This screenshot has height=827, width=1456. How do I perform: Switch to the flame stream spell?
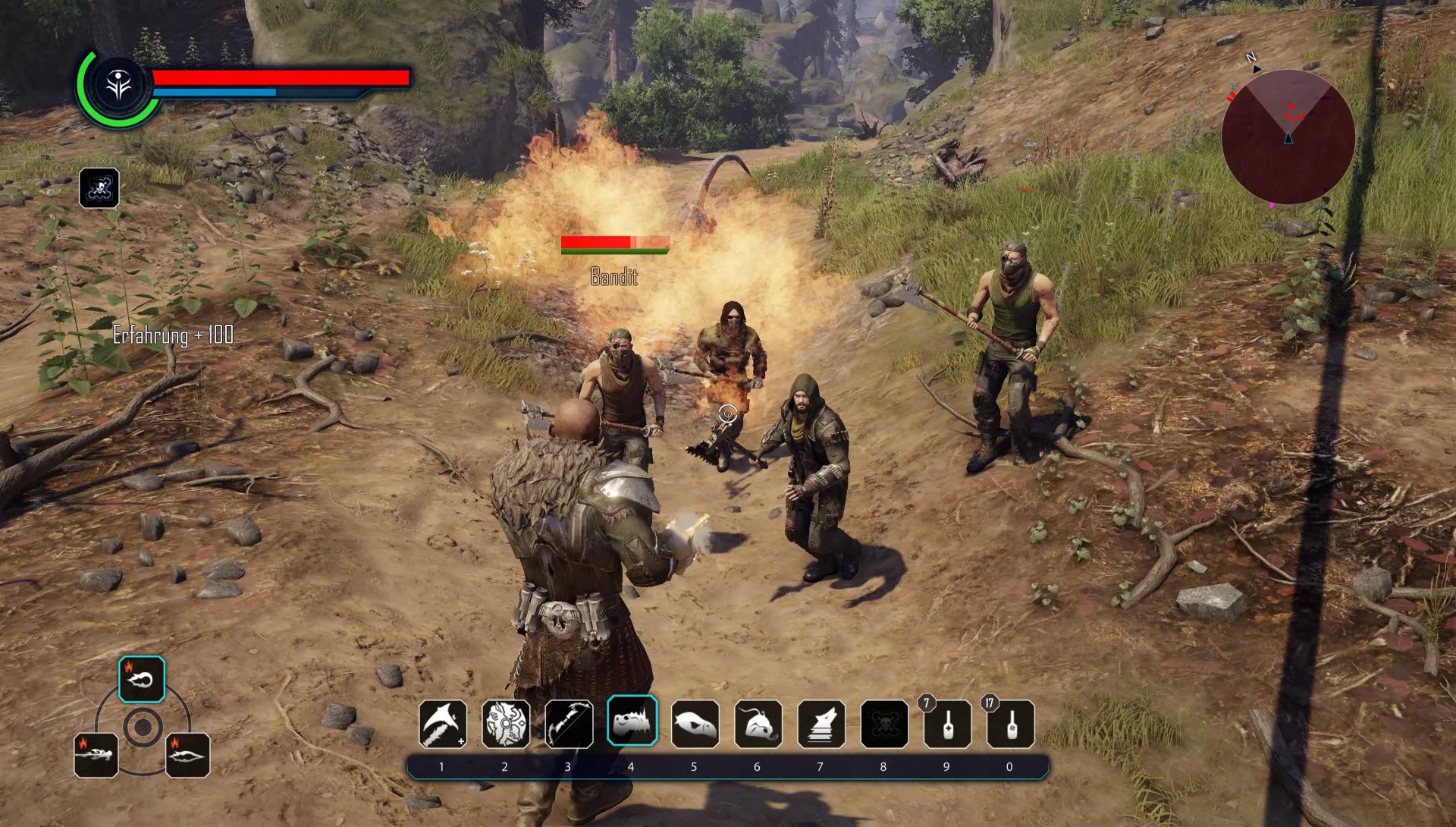click(96, 755)
